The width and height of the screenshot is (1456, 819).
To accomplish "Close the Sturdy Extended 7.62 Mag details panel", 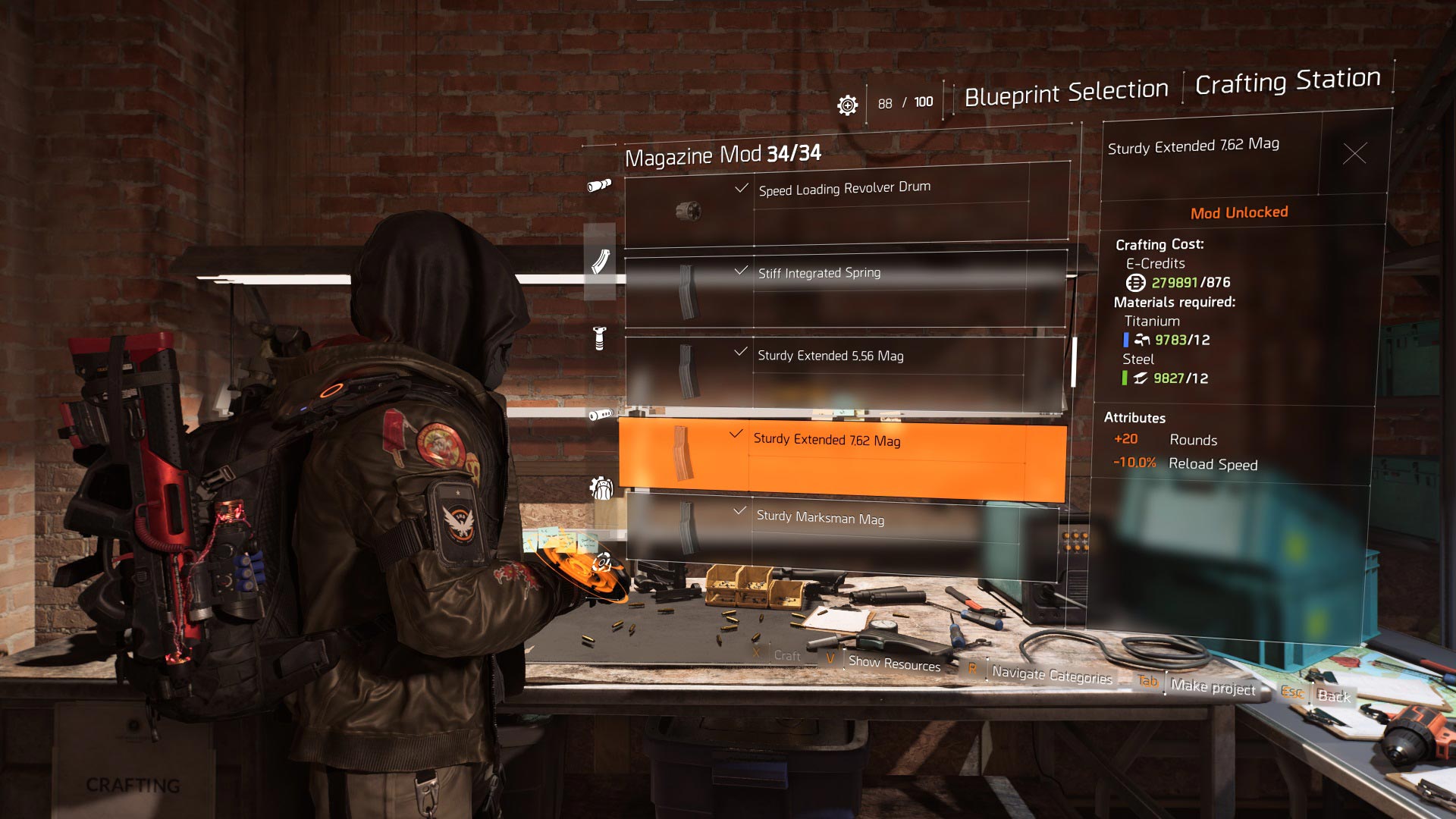I will point(1354,153).
